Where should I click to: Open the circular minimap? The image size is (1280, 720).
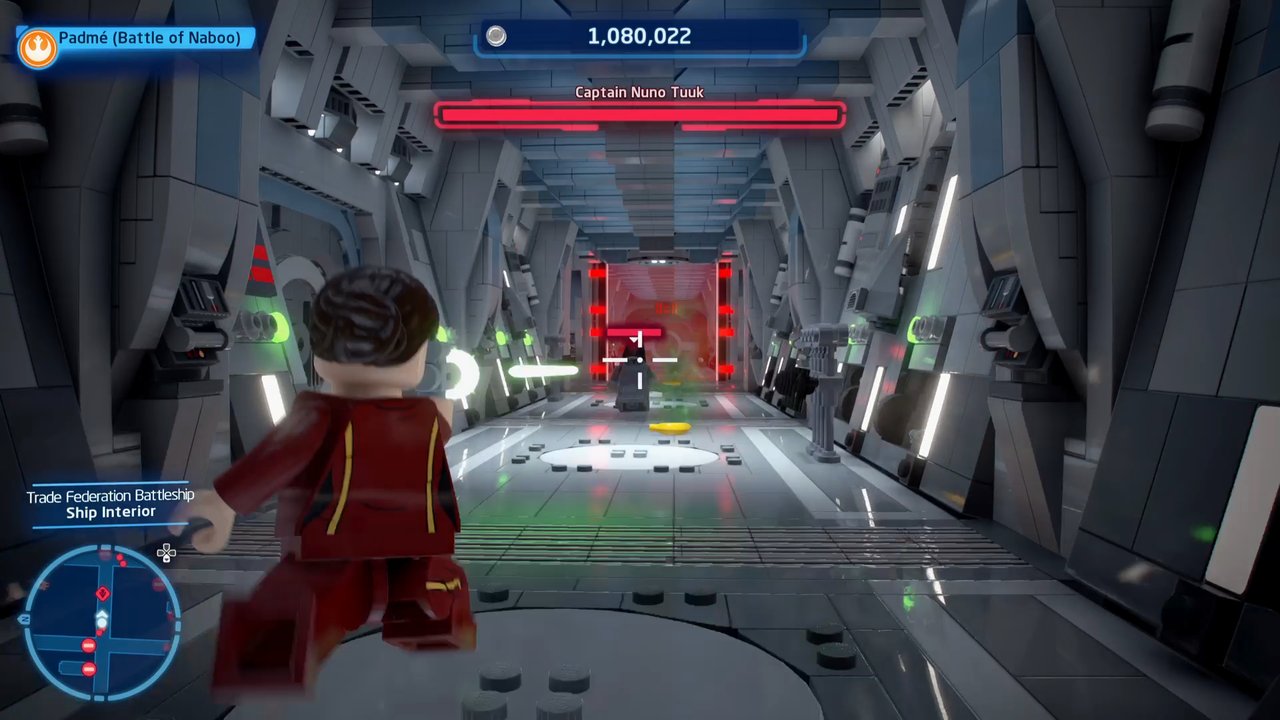click(101, 622)
